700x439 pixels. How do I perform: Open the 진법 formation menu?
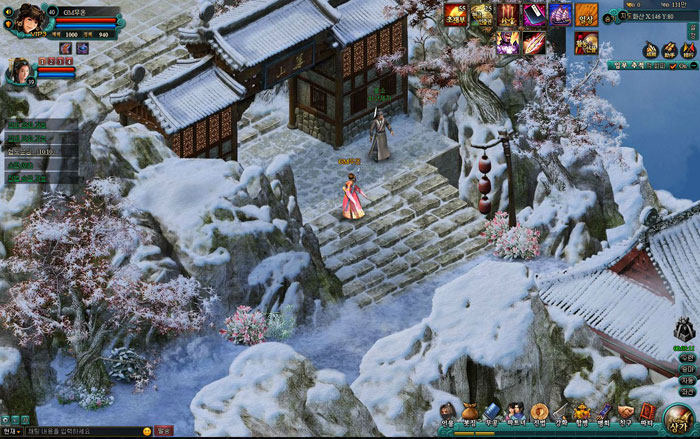539,412
